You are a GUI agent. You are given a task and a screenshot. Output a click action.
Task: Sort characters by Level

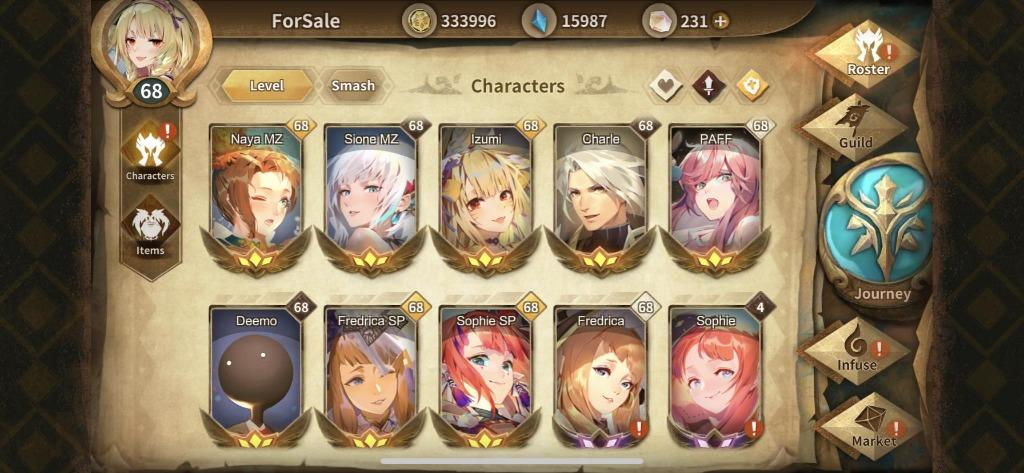[267, 86]
